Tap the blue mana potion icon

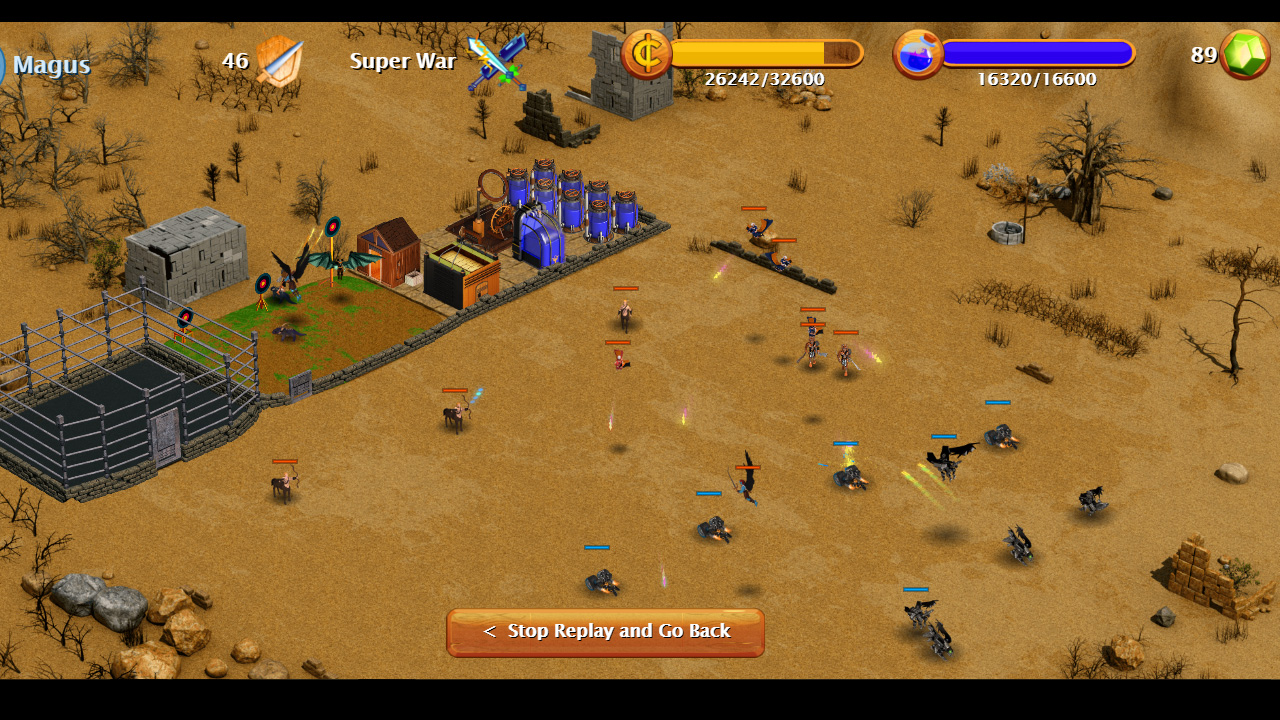[917, 54]
